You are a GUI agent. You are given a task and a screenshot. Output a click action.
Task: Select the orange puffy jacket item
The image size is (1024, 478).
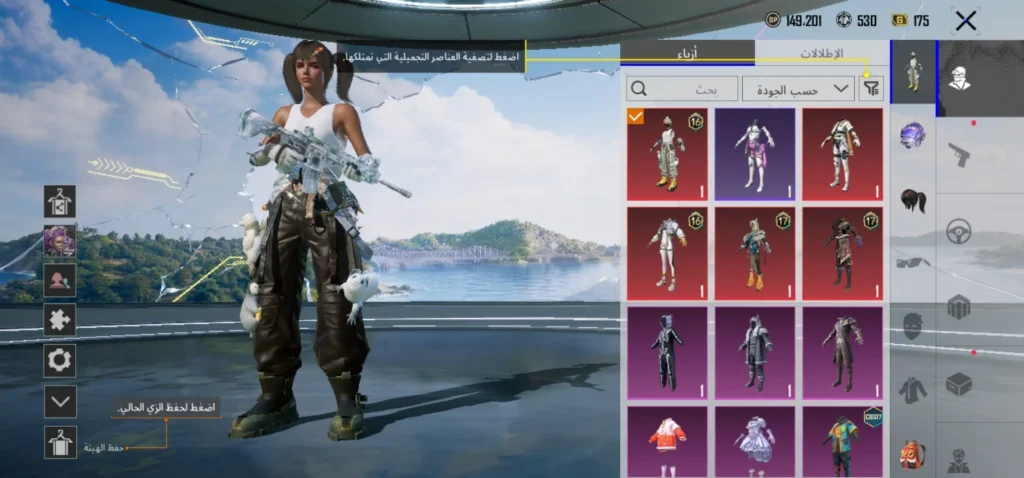tap(667, 441)
